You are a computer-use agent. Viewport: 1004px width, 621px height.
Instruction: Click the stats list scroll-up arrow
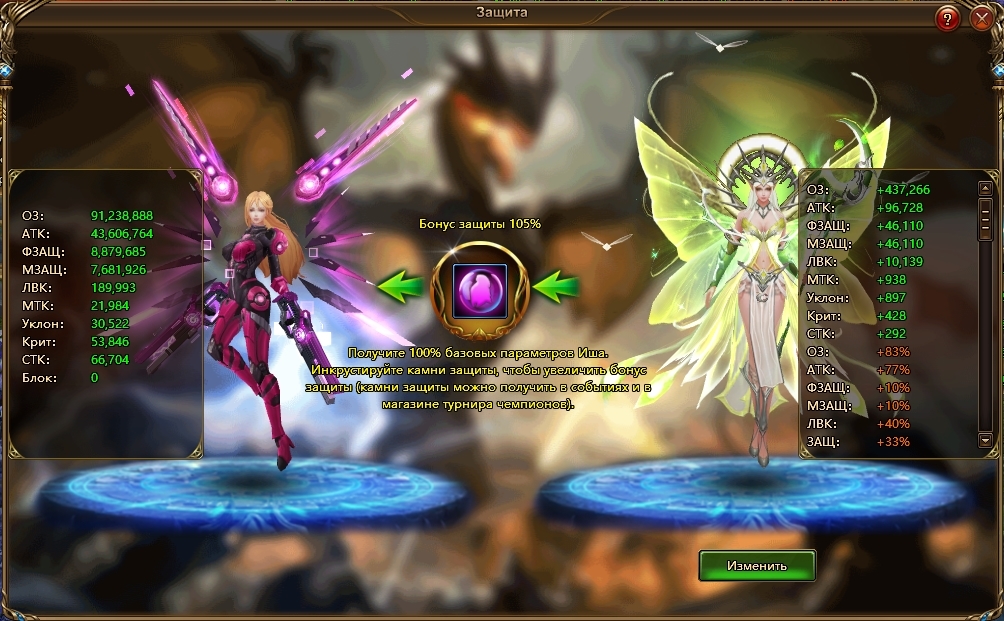[985, 188]
